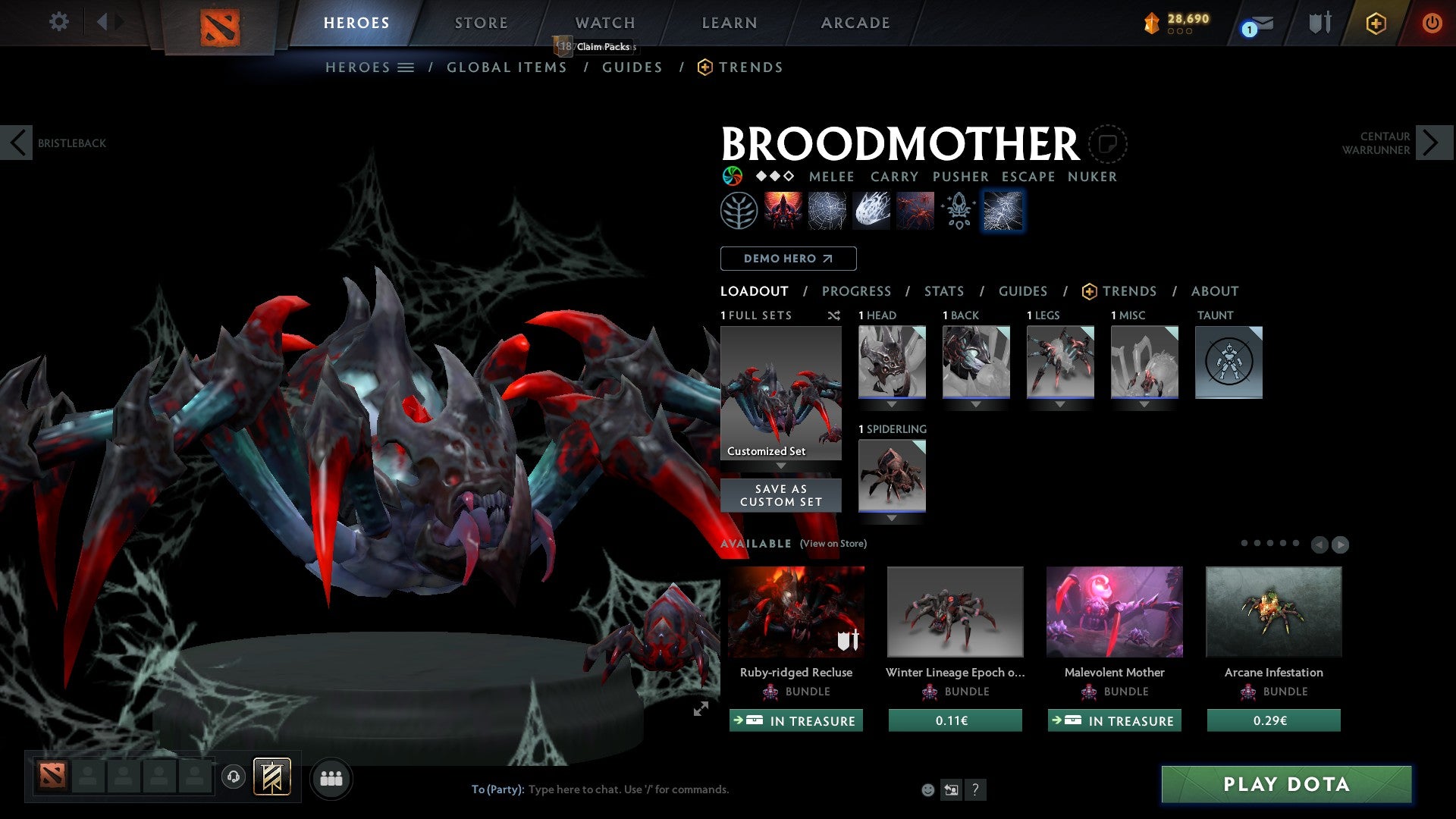Toggle fullscreen hero preview with expand arrows

701,709
